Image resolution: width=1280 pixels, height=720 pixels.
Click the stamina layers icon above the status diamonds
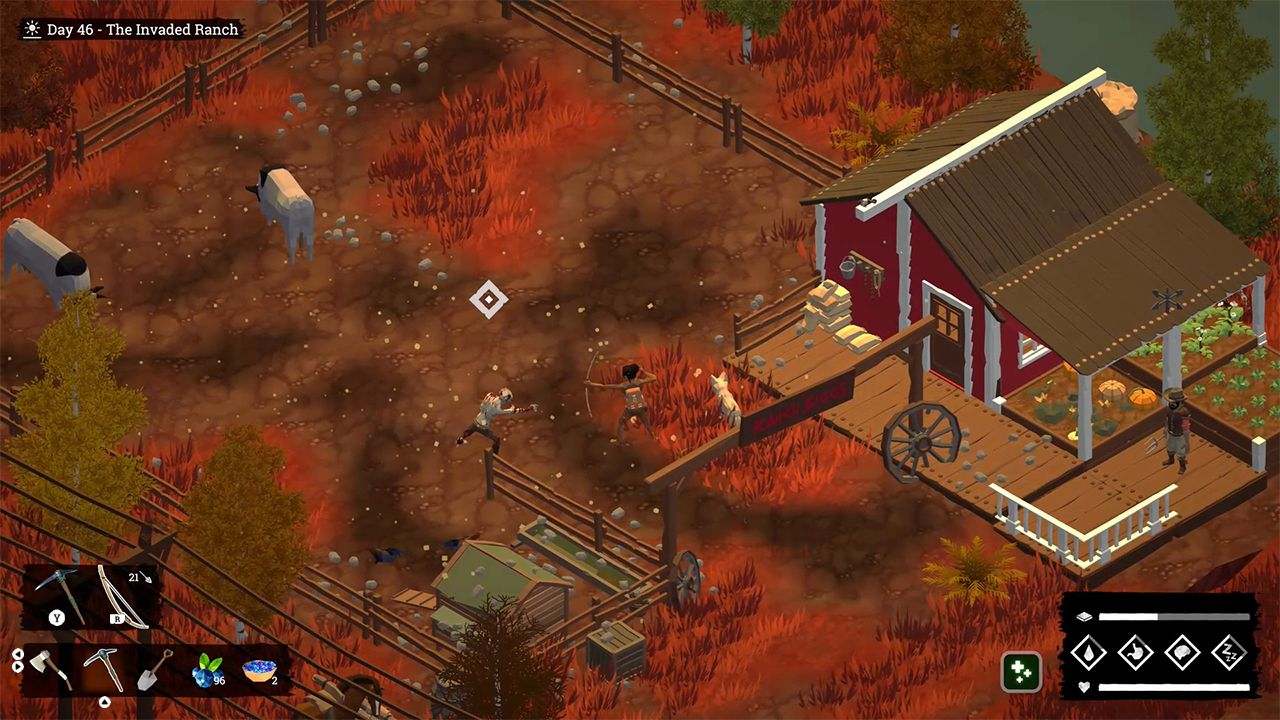tap(1084, 616)
